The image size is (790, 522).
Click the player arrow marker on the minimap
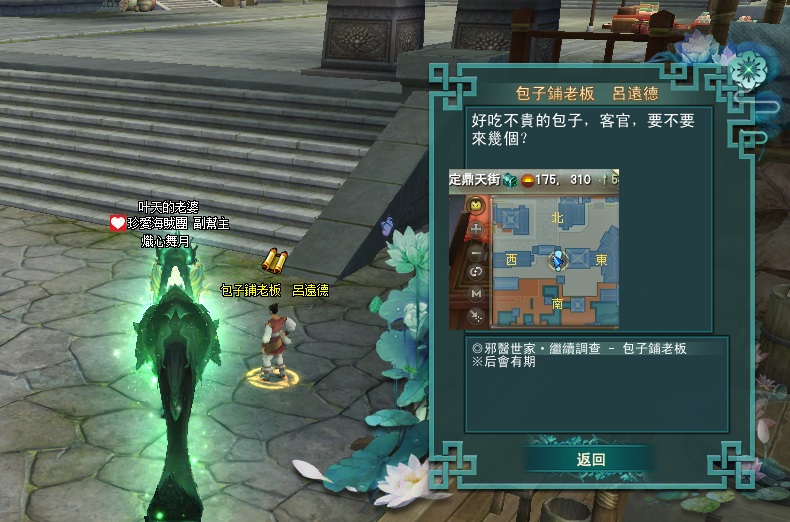pos(559,260)
